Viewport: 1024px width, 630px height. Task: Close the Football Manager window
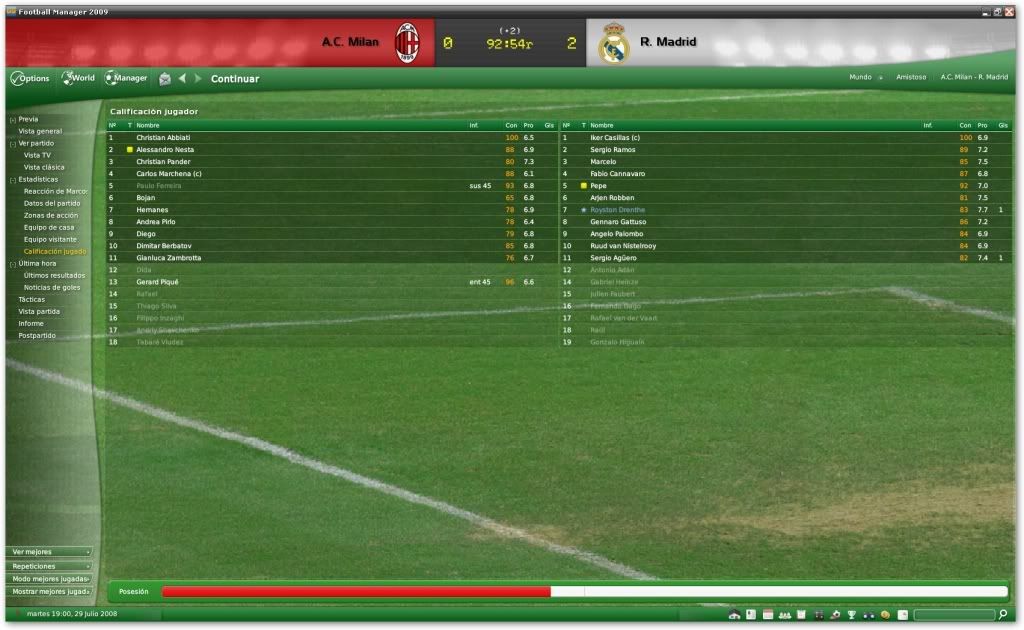[1009, 11]
